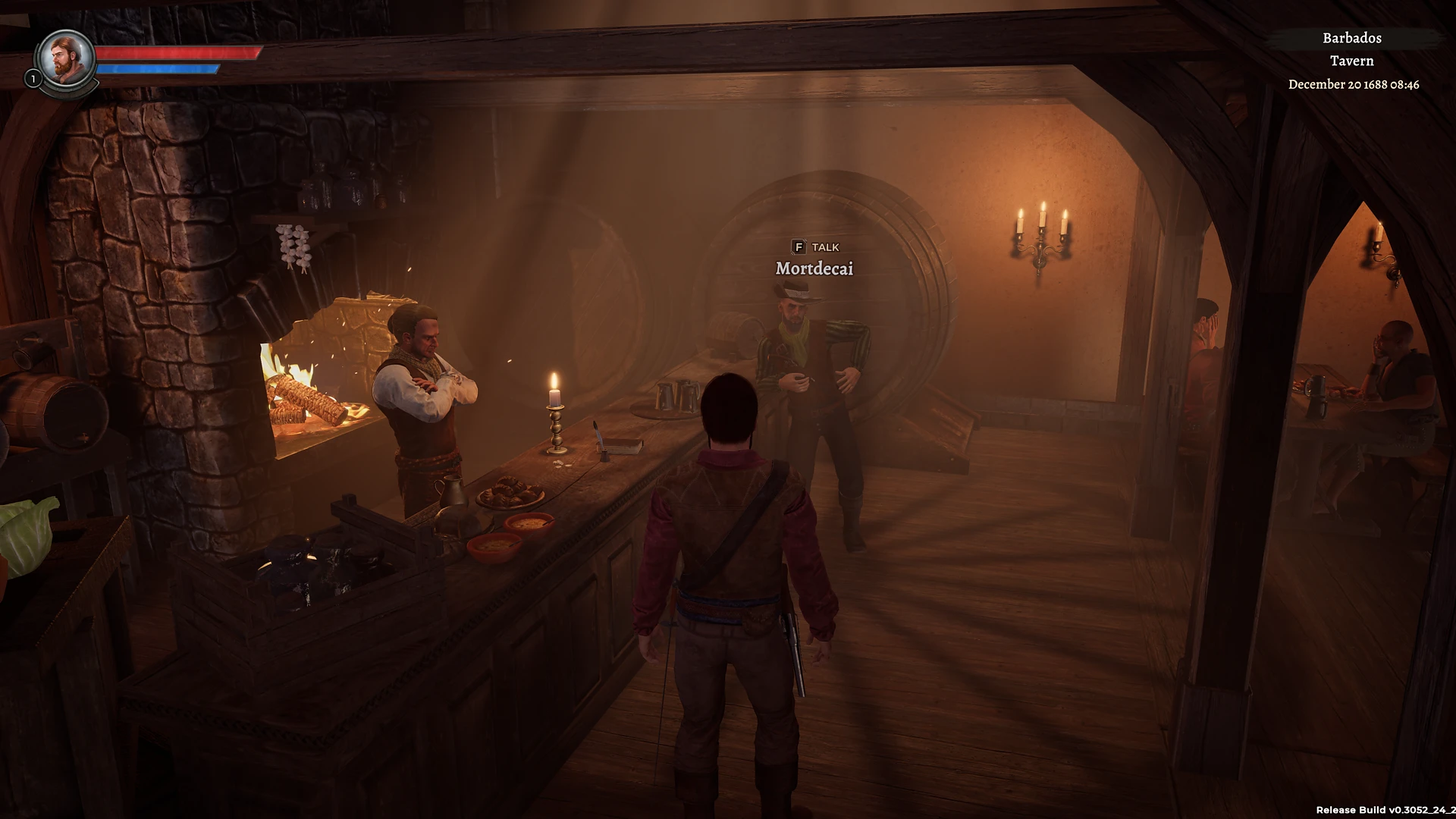Click Mortdecai's name to talk

814,268
